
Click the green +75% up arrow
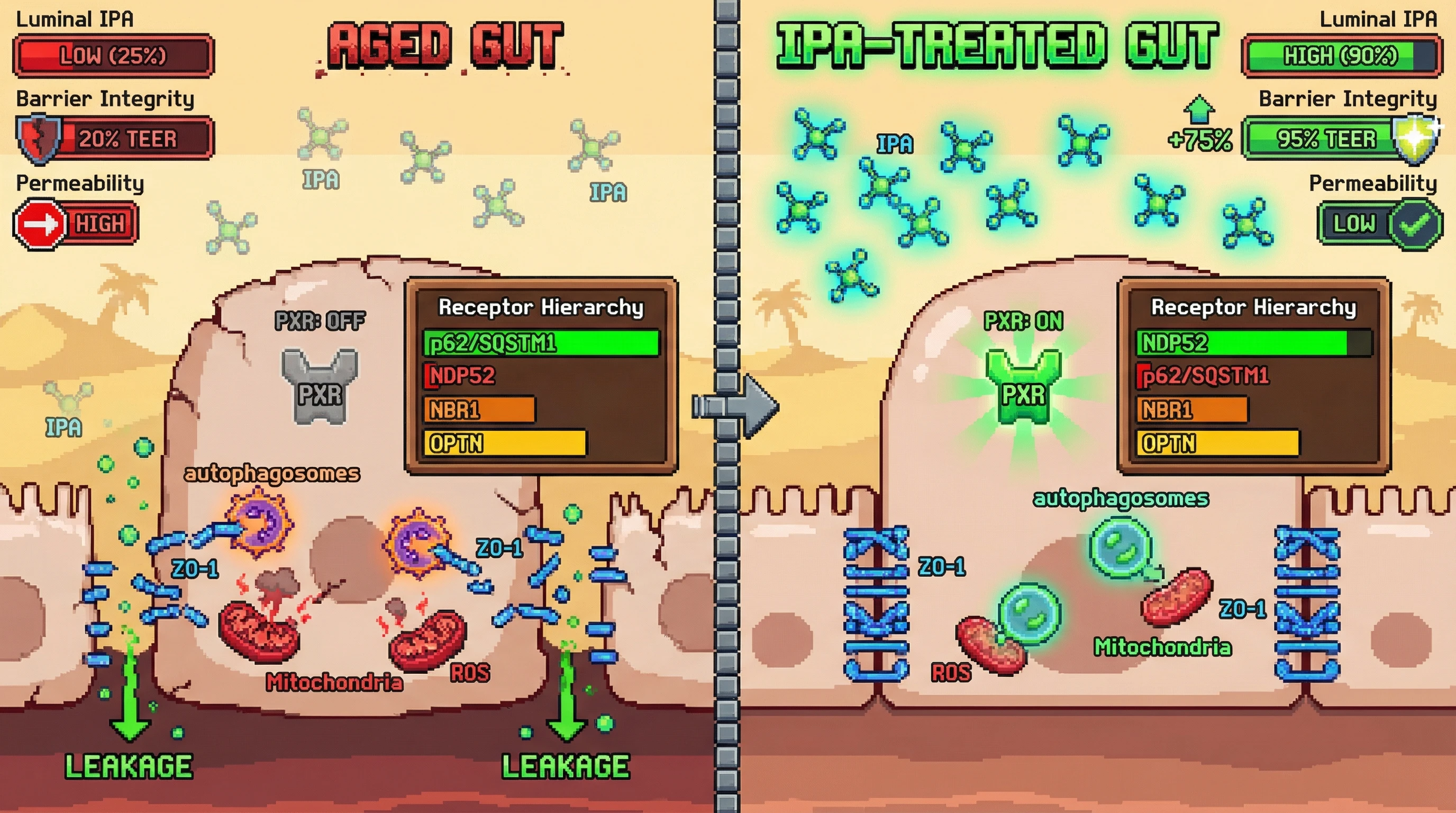point(1198,110)
